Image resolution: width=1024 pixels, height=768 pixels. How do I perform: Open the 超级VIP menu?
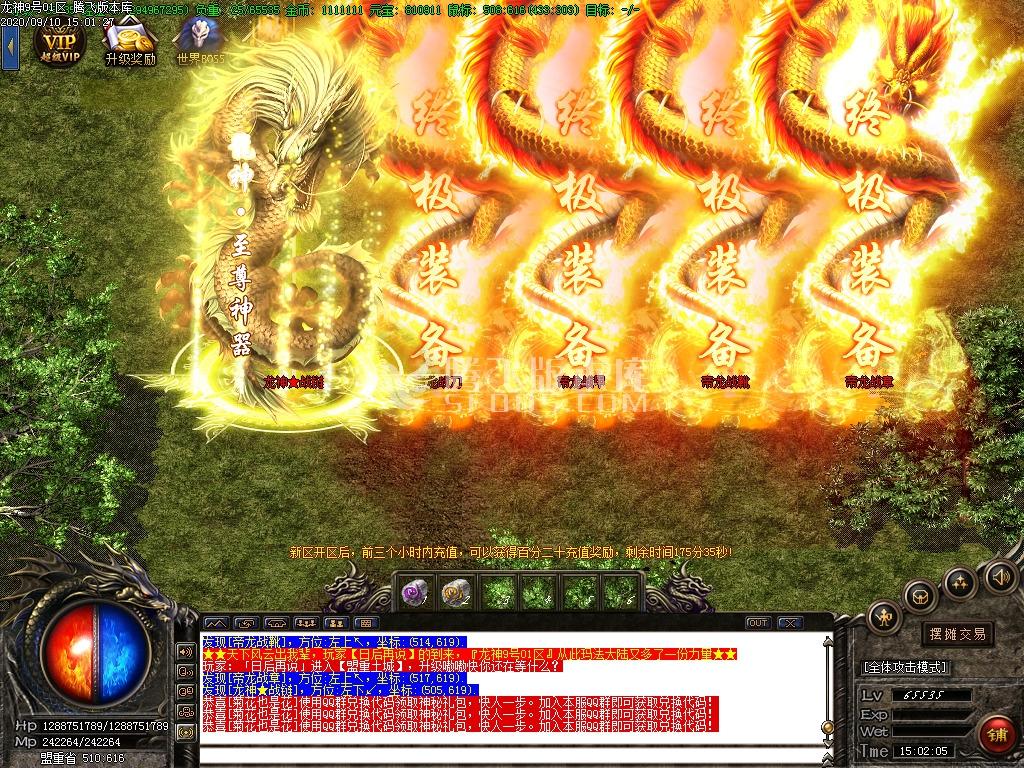(x=59, y=41)
